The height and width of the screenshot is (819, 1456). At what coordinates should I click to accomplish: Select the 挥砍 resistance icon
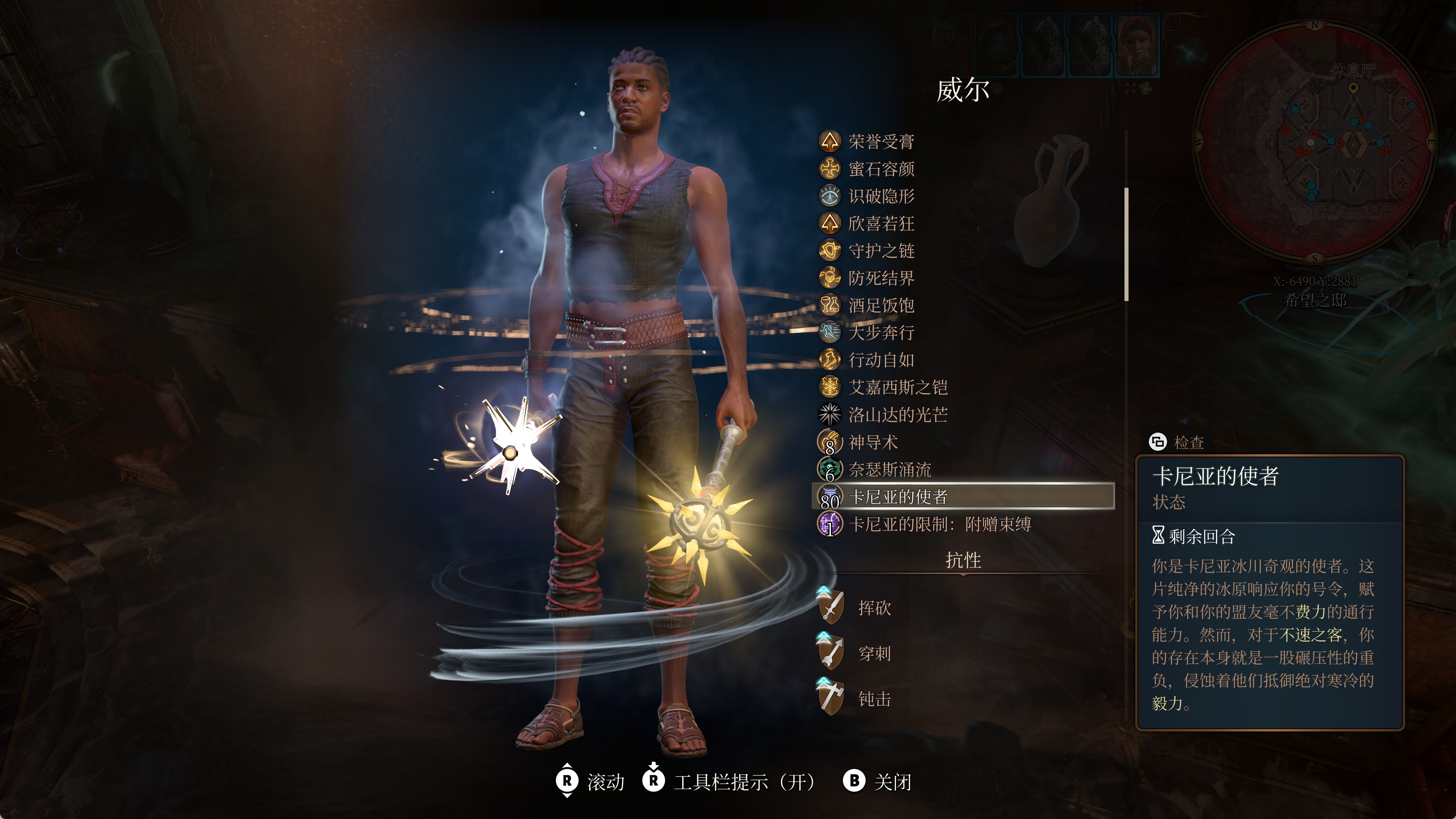click(830, 607)
